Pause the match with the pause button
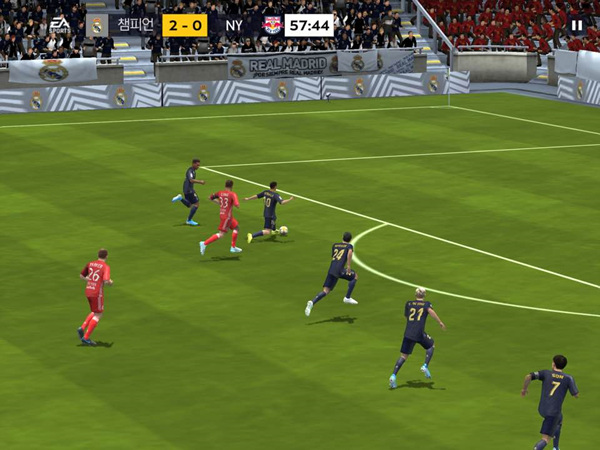The width and height of the screenshot is (600, 450). 577,25
